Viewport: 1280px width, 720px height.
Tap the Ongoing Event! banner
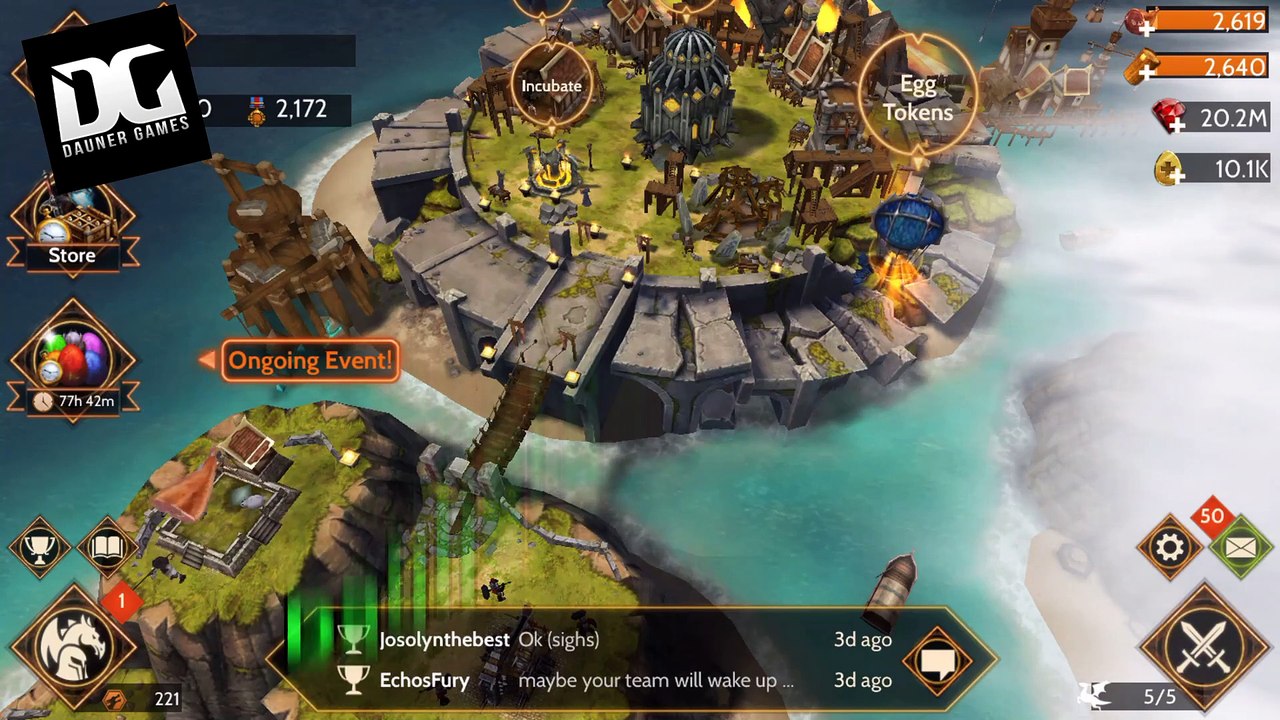[x=310, y=360]
